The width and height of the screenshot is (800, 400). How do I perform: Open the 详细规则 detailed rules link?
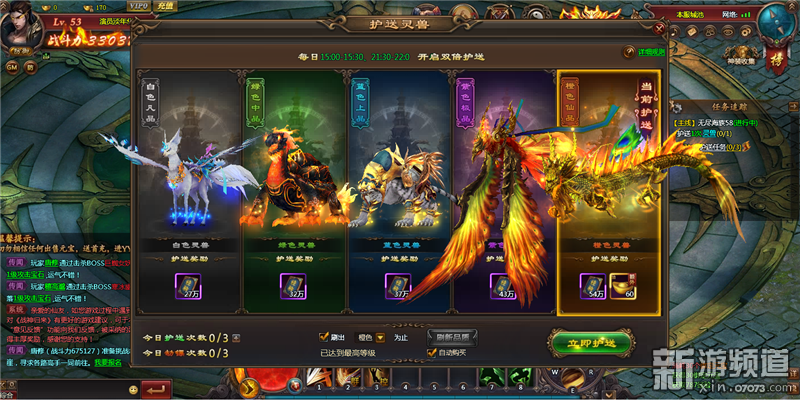(645, 51)
